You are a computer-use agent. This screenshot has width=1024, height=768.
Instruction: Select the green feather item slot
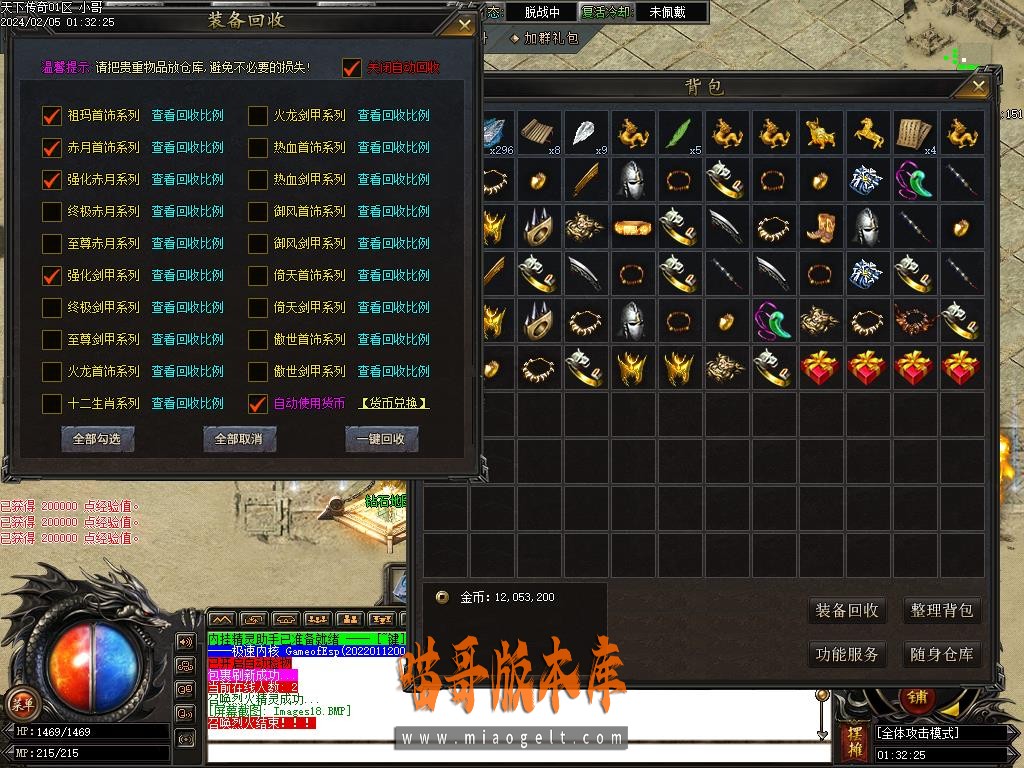[679, 133]
